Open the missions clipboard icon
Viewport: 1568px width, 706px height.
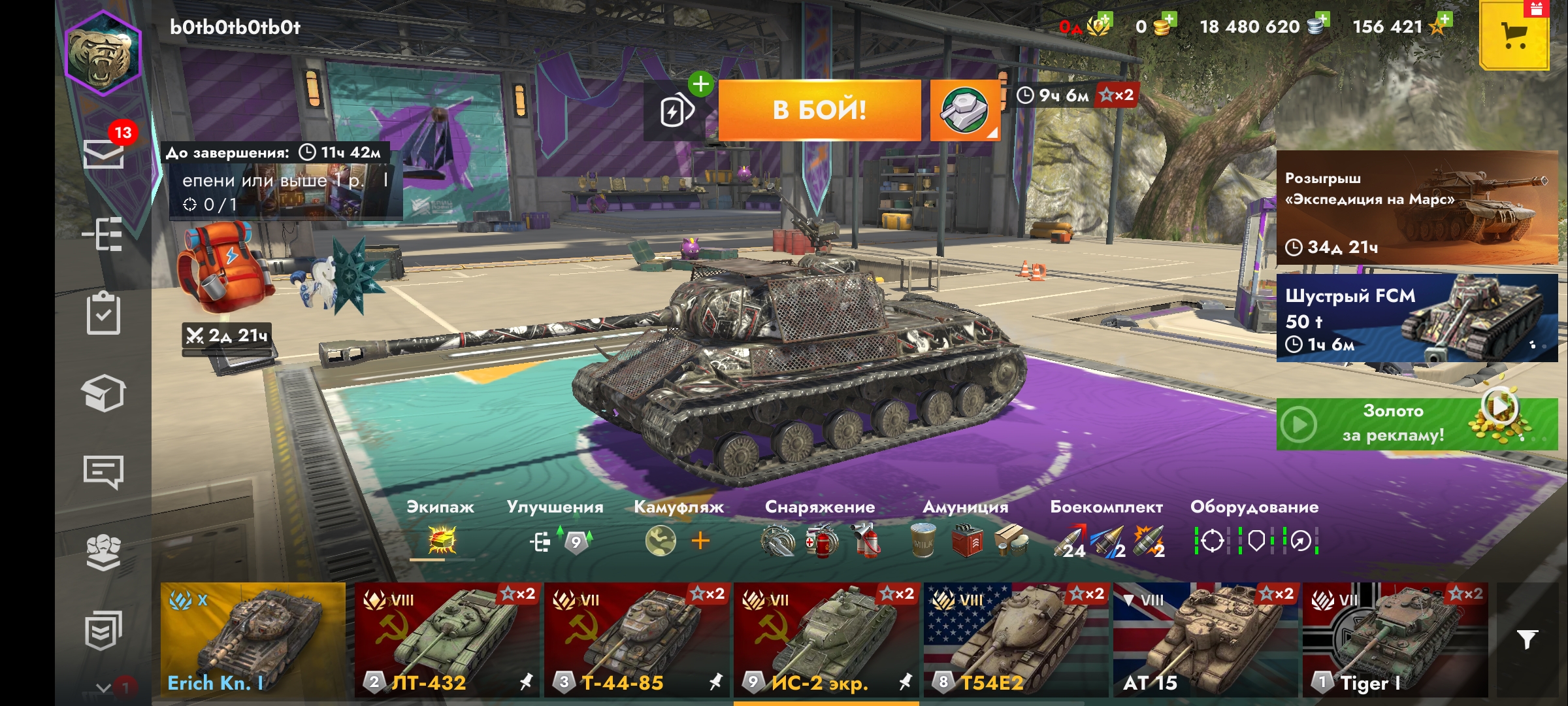coord(104,314)
